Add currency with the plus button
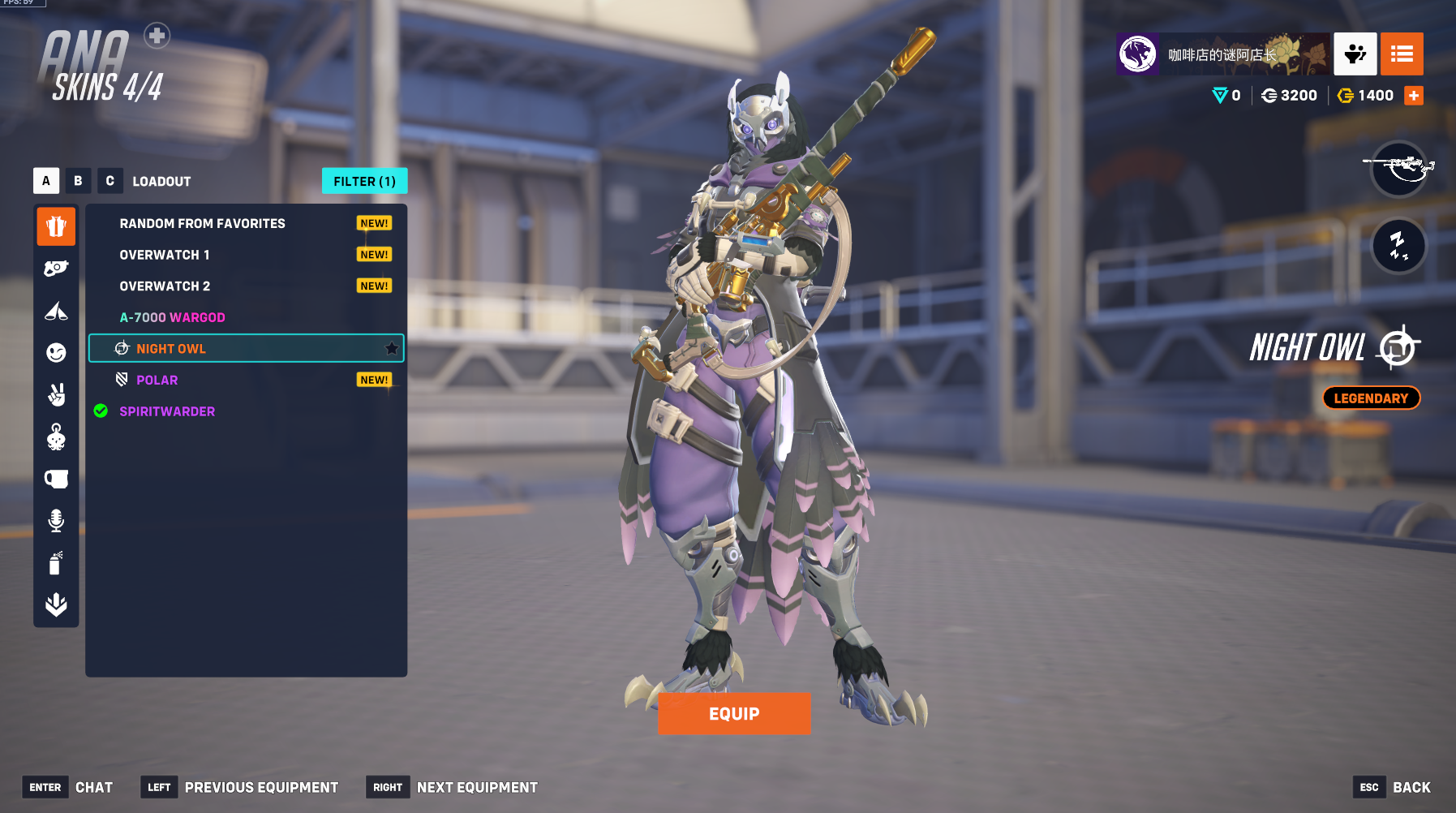Viewport: 1456px width, 813px height. tap(1414, 96)
